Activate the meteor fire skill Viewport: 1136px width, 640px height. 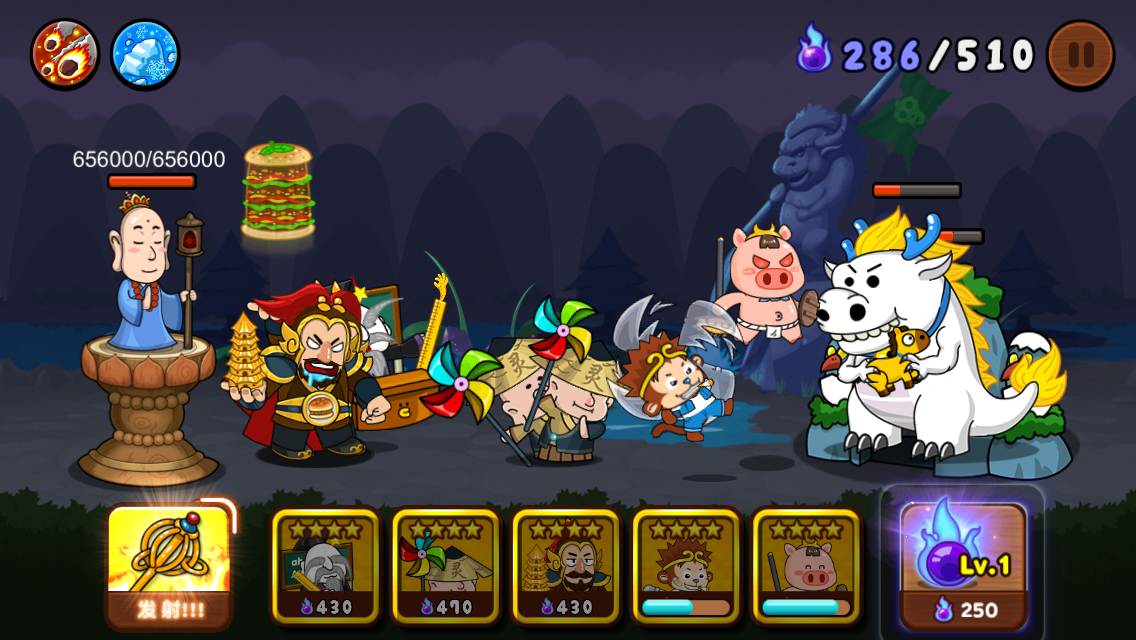click(x=65, y=53)
